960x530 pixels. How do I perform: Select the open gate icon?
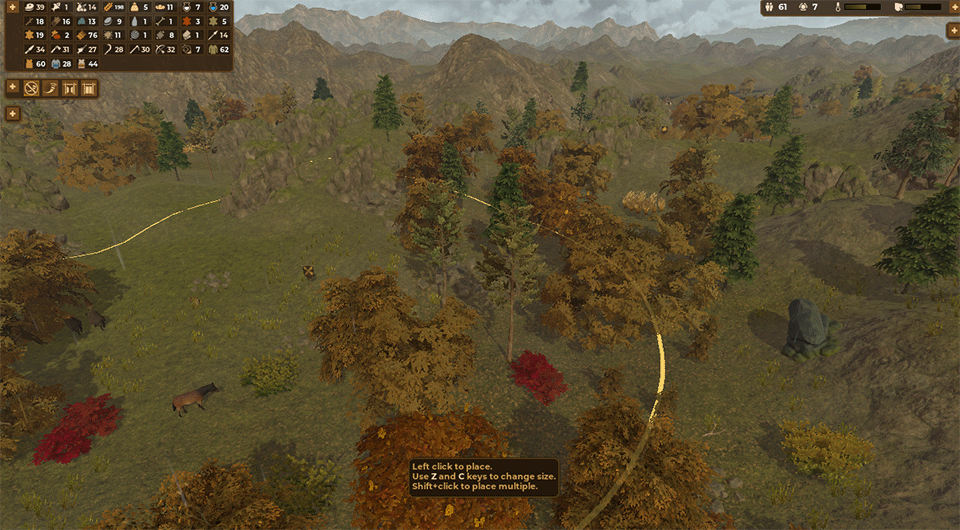(70, 88)
